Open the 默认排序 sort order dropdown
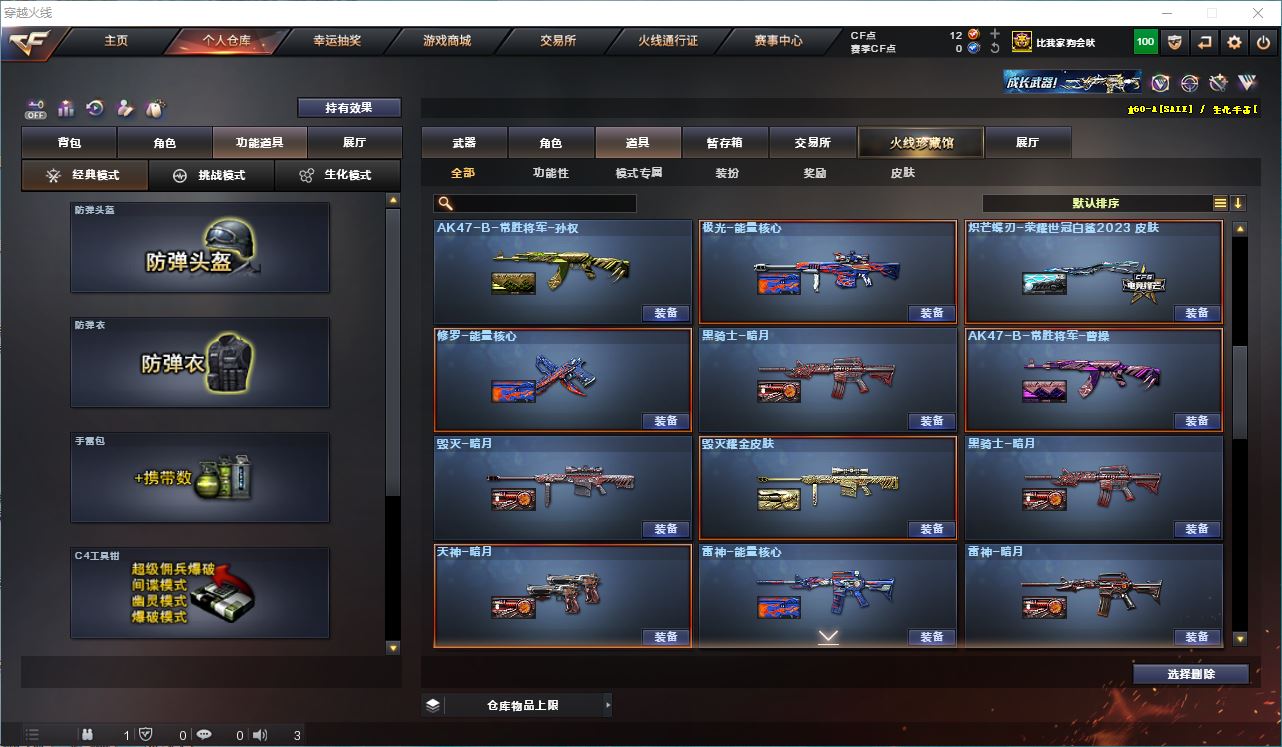Viewport: 1282px width, 747px height. [x=1096, y=203]
